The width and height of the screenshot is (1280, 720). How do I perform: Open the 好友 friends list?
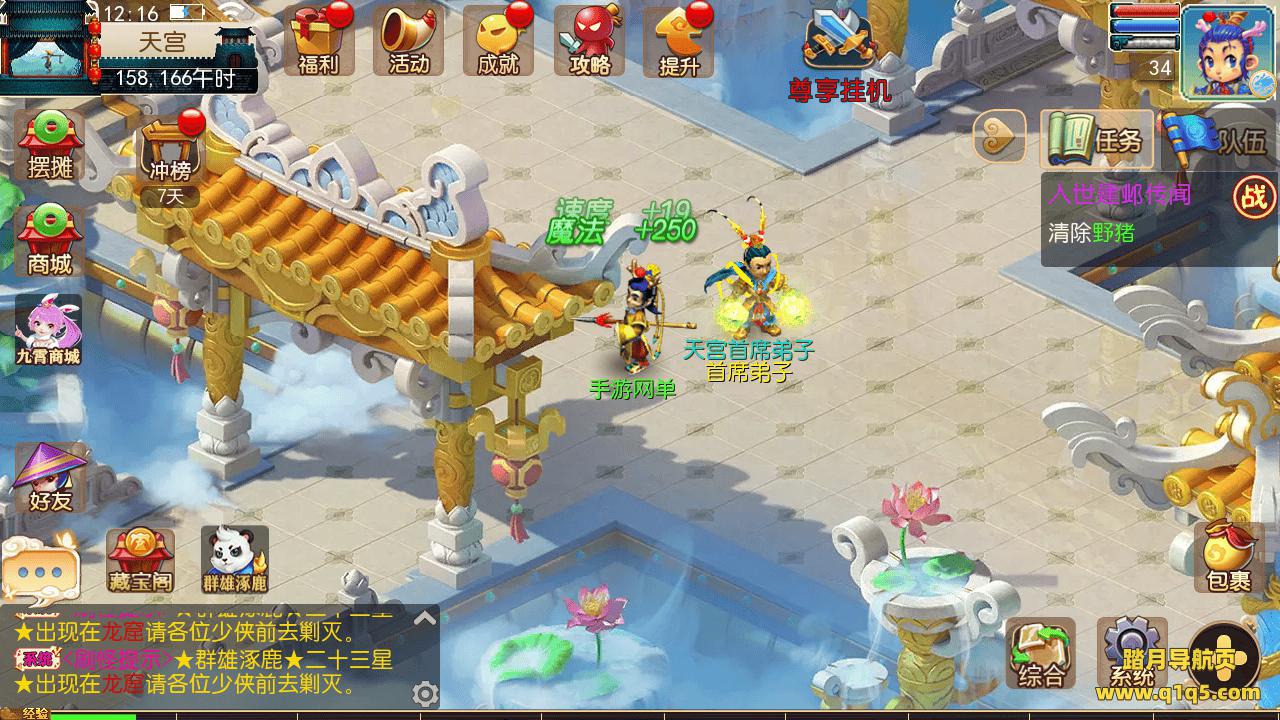pyautogui.click(x=50, y=477)
